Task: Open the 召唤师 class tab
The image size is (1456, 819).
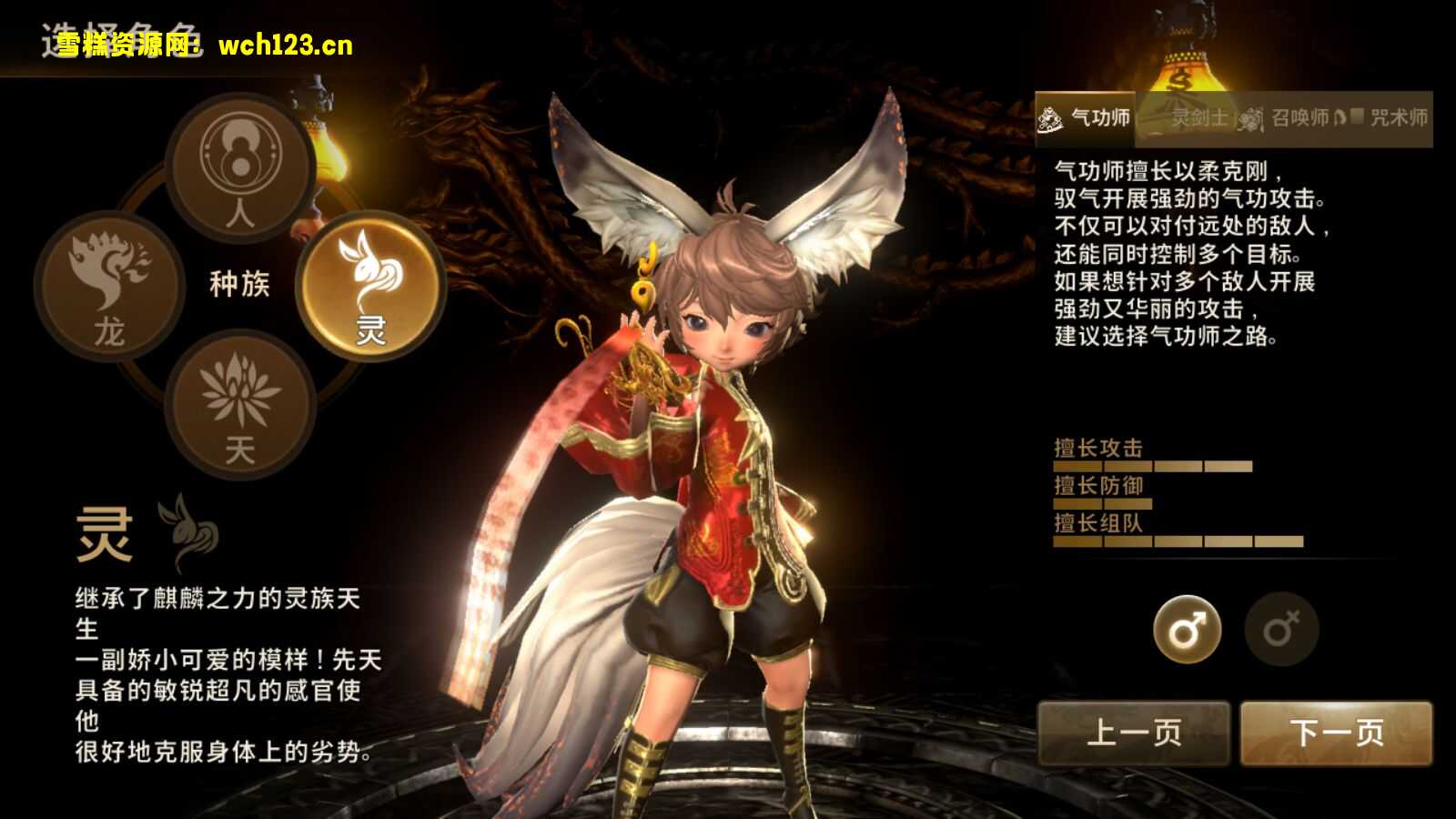Action: (x=1301, y=116)
